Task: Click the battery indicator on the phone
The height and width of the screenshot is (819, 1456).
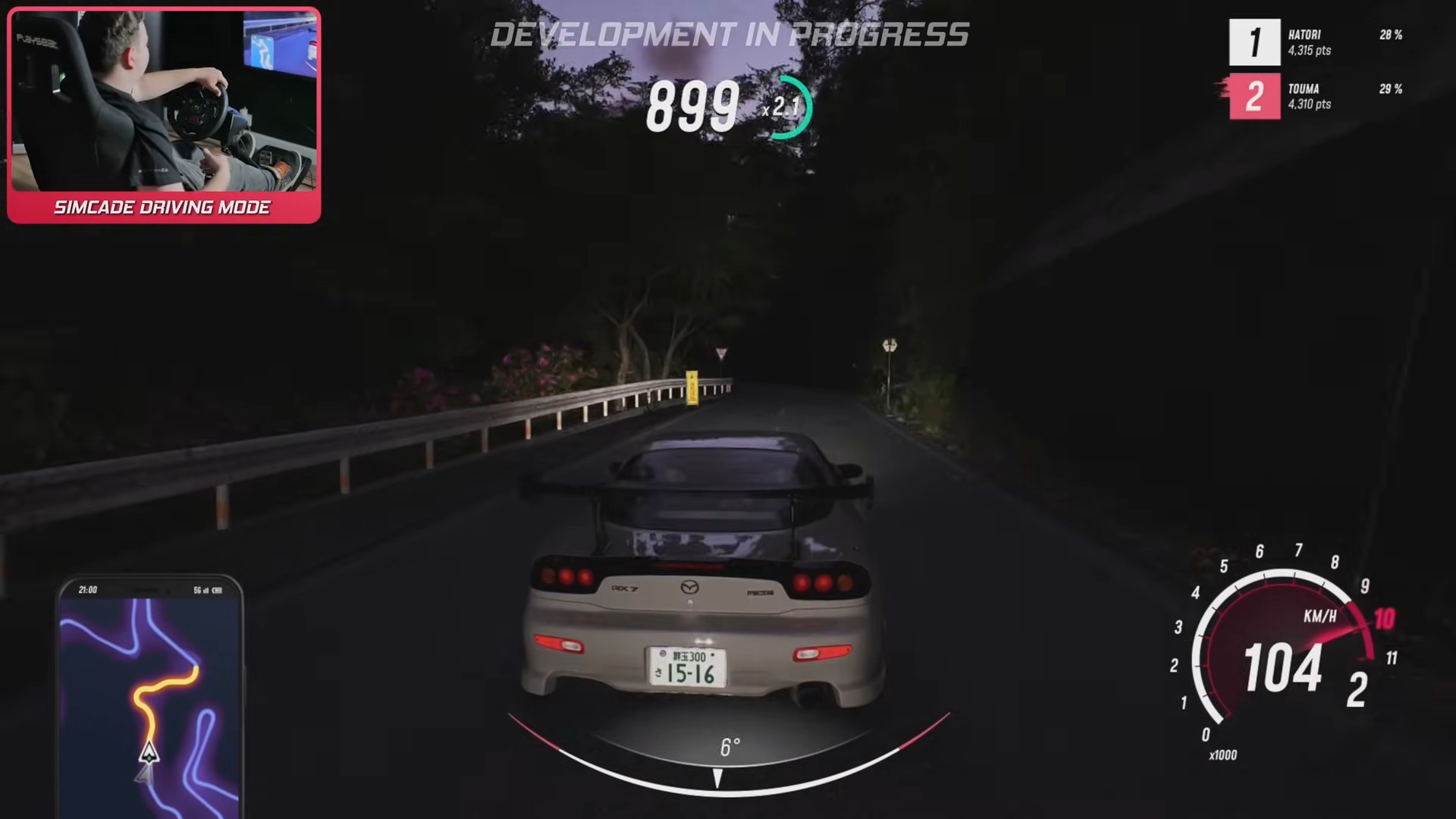Action: pyautogui.click(x=218, y=590)
